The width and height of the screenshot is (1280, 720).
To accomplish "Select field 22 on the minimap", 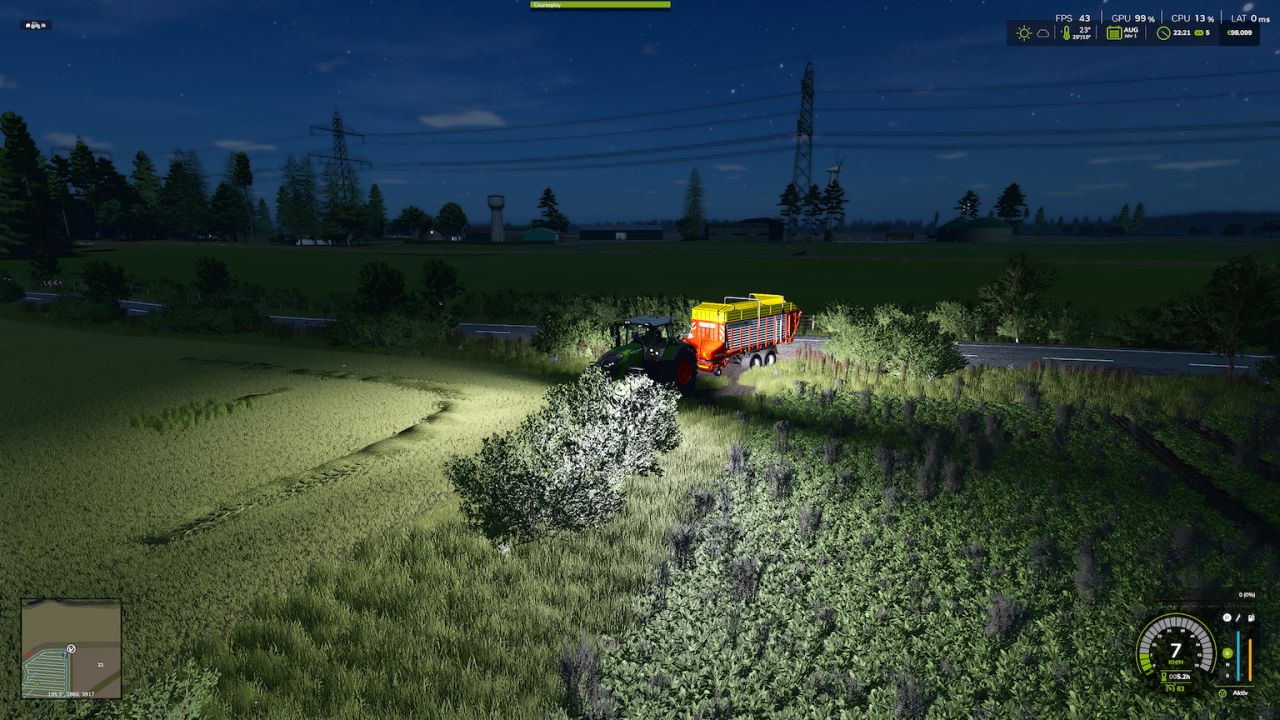I will point(100,663).
